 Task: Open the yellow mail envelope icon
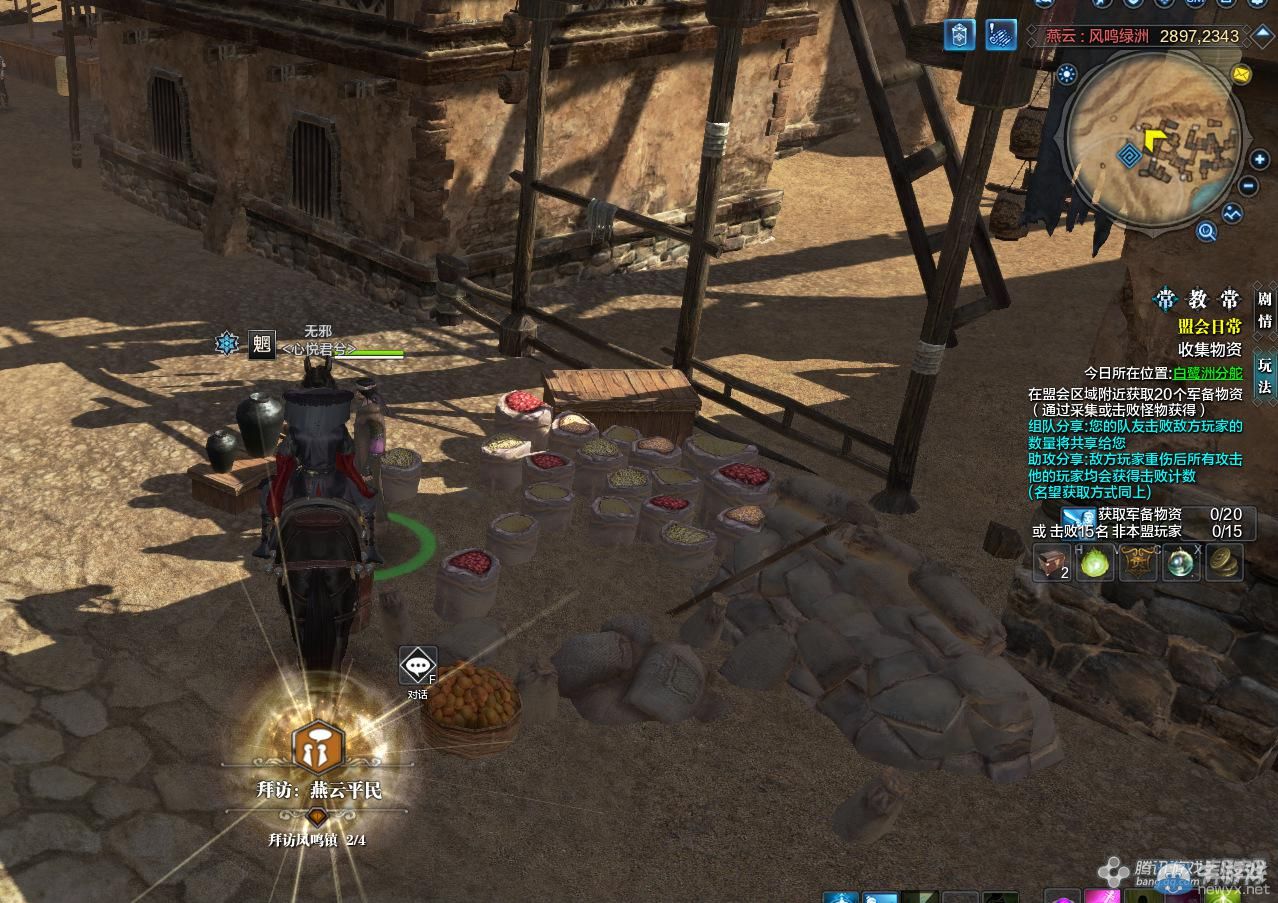[x=1241, y=74]
